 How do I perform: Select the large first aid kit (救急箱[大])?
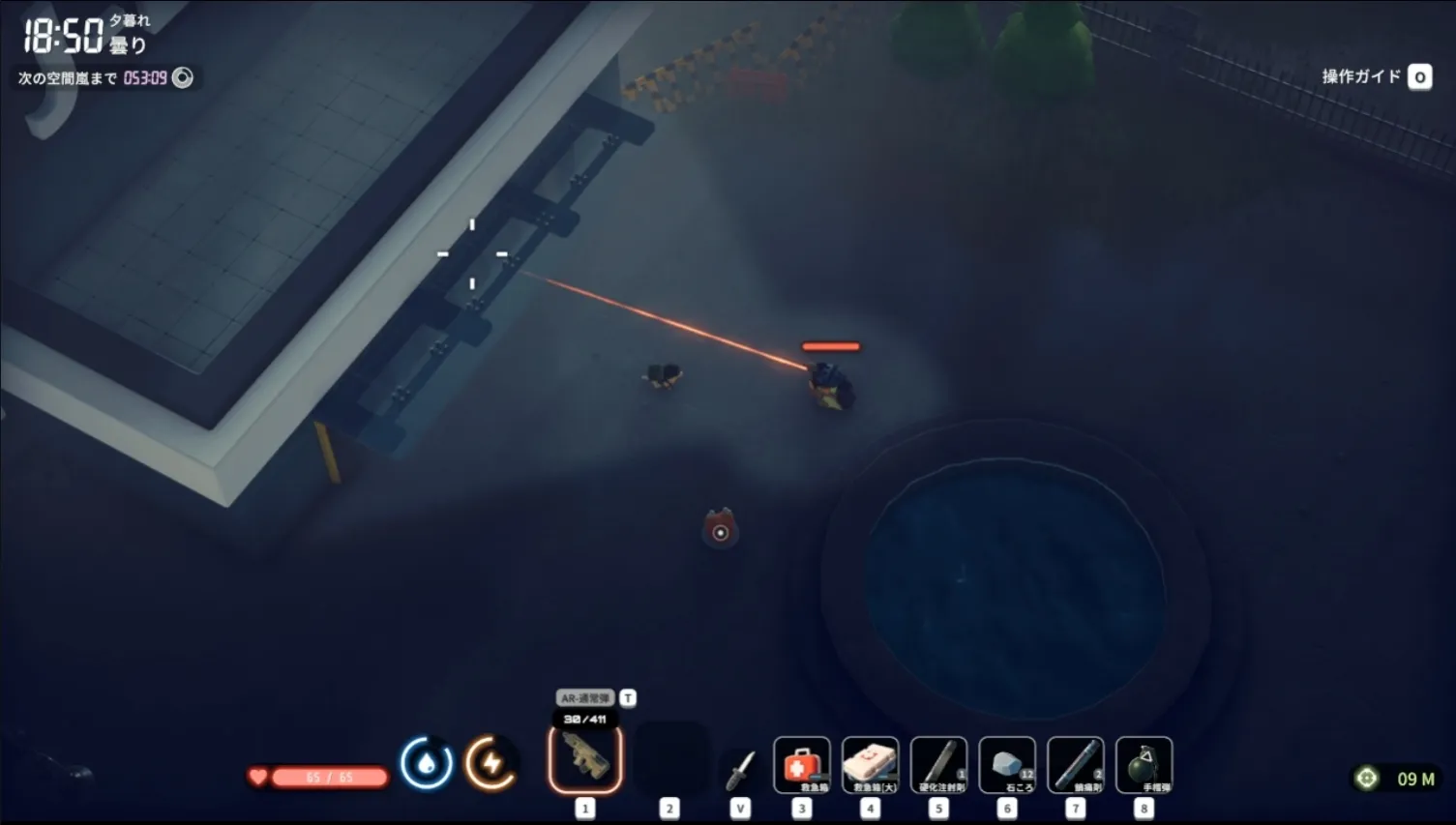[870, 765]
